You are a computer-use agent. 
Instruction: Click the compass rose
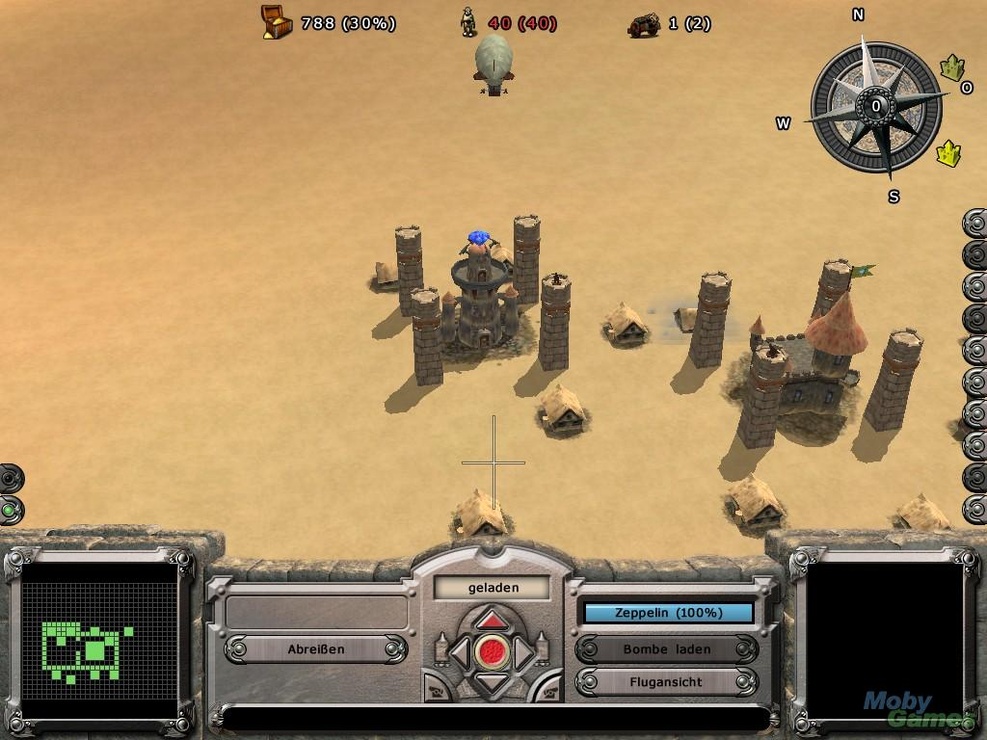point(876,106)
